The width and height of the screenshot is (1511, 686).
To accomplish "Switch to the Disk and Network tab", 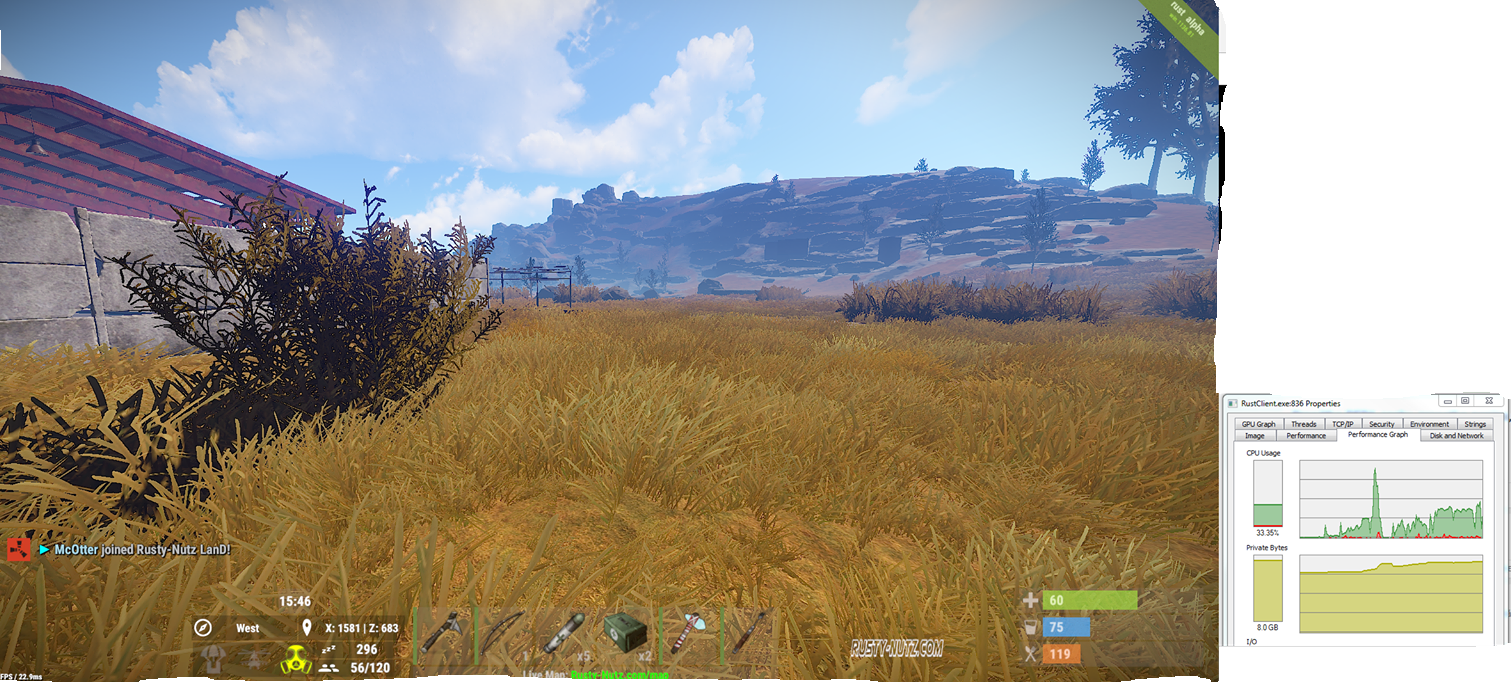I will tap(1456, 436).
